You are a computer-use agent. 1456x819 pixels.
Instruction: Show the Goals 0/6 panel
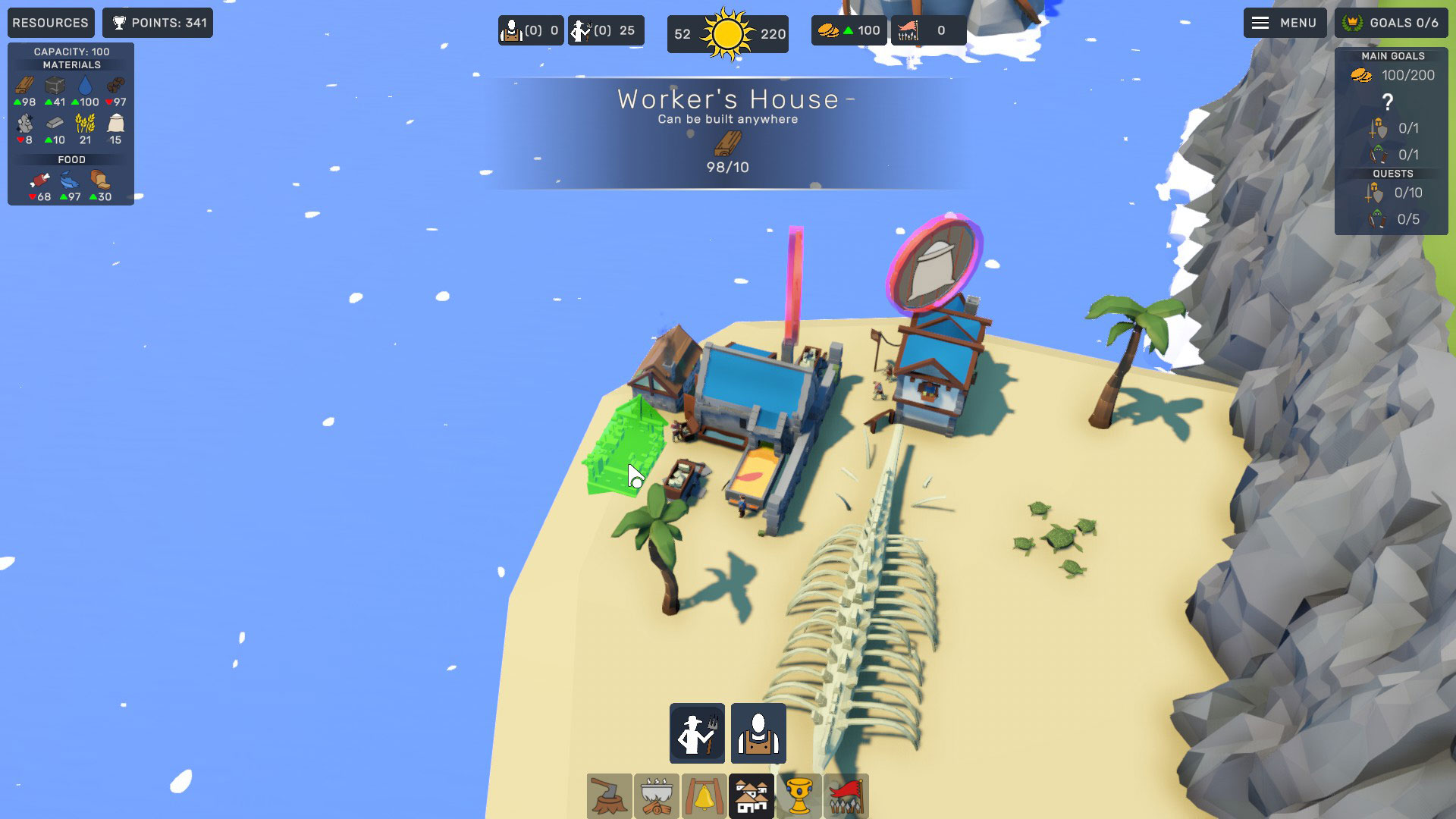tap(1391, 23)
